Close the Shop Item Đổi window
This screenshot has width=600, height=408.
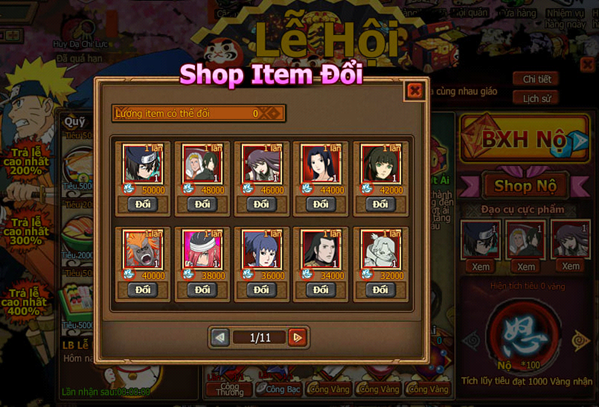pyautogui.click(x=414, y=91)
